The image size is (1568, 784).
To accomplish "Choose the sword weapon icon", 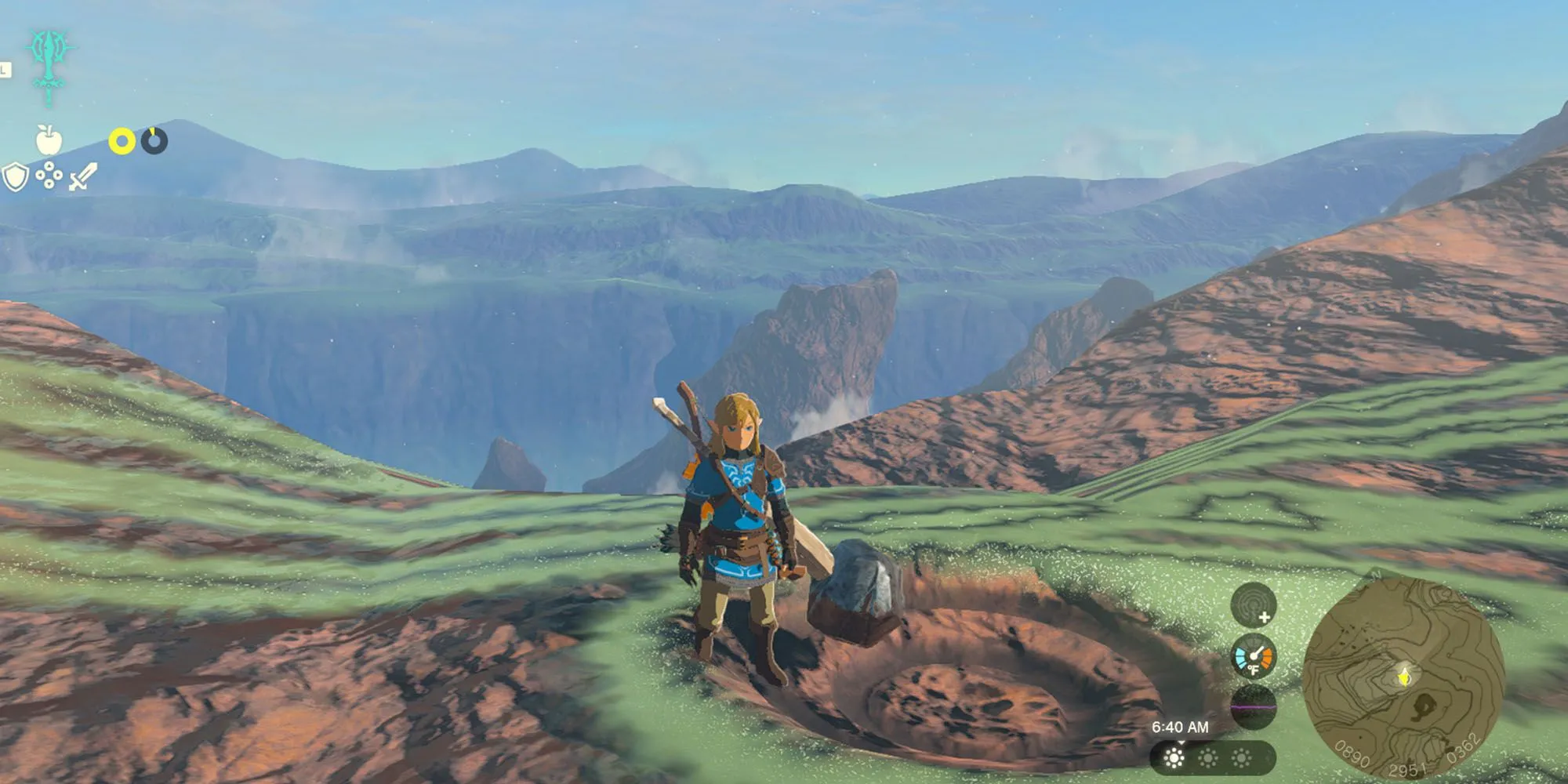I will coord(82,177).
